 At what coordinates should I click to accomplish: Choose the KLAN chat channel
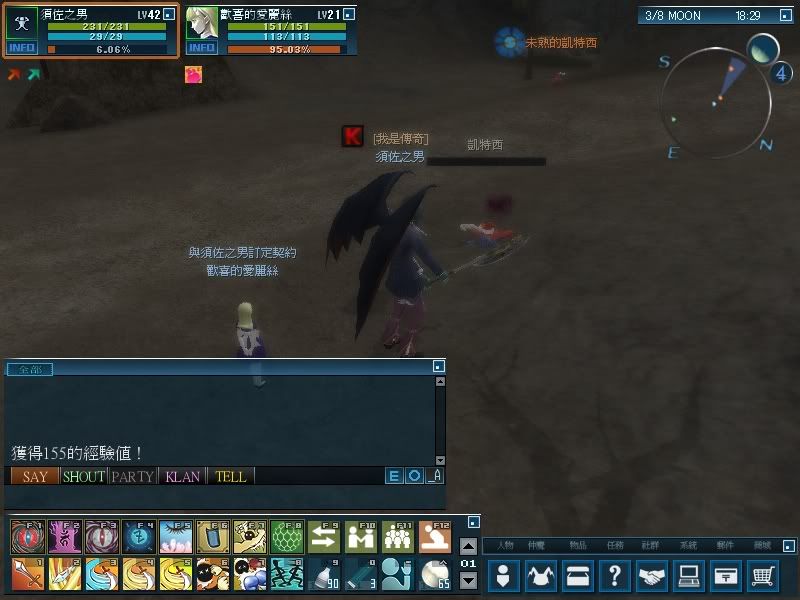coord(182,477)
